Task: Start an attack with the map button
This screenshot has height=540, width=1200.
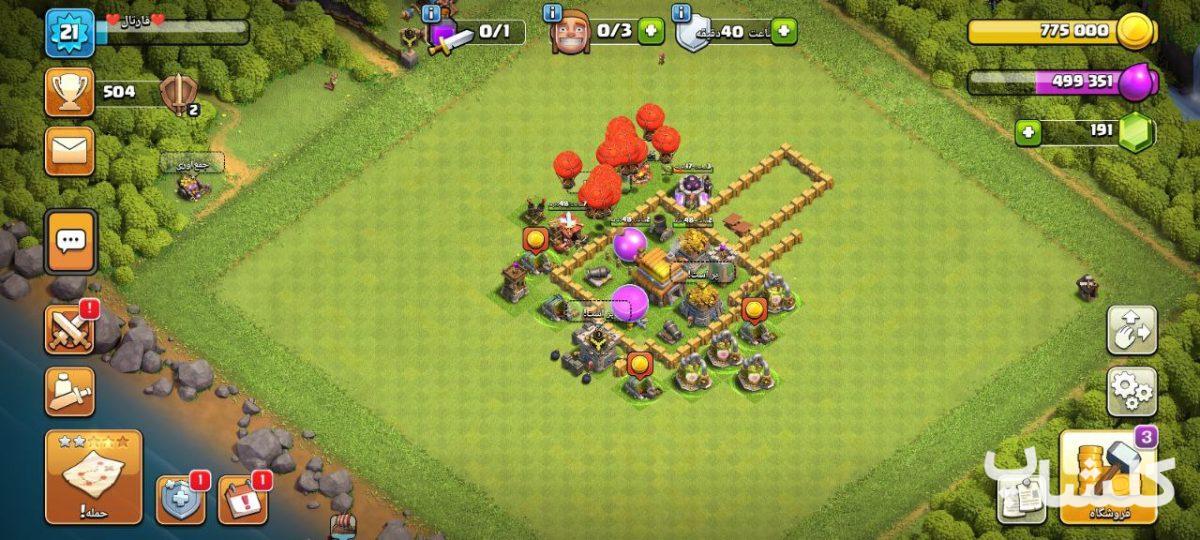Action: tap(94, 476)
